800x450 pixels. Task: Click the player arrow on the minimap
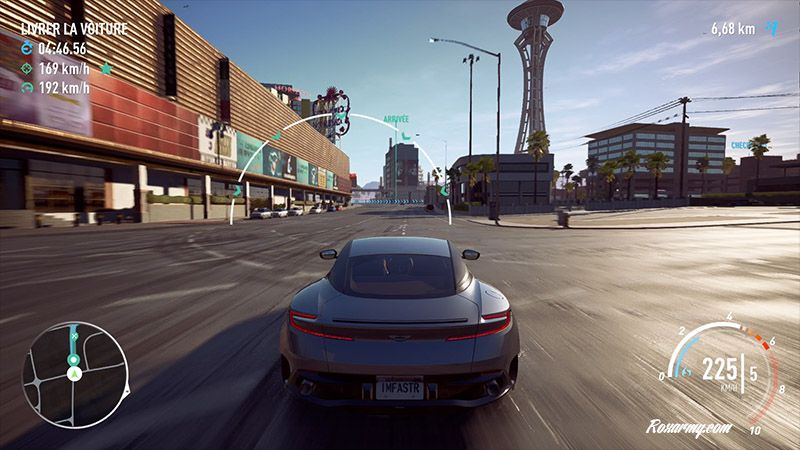point(73,373)
